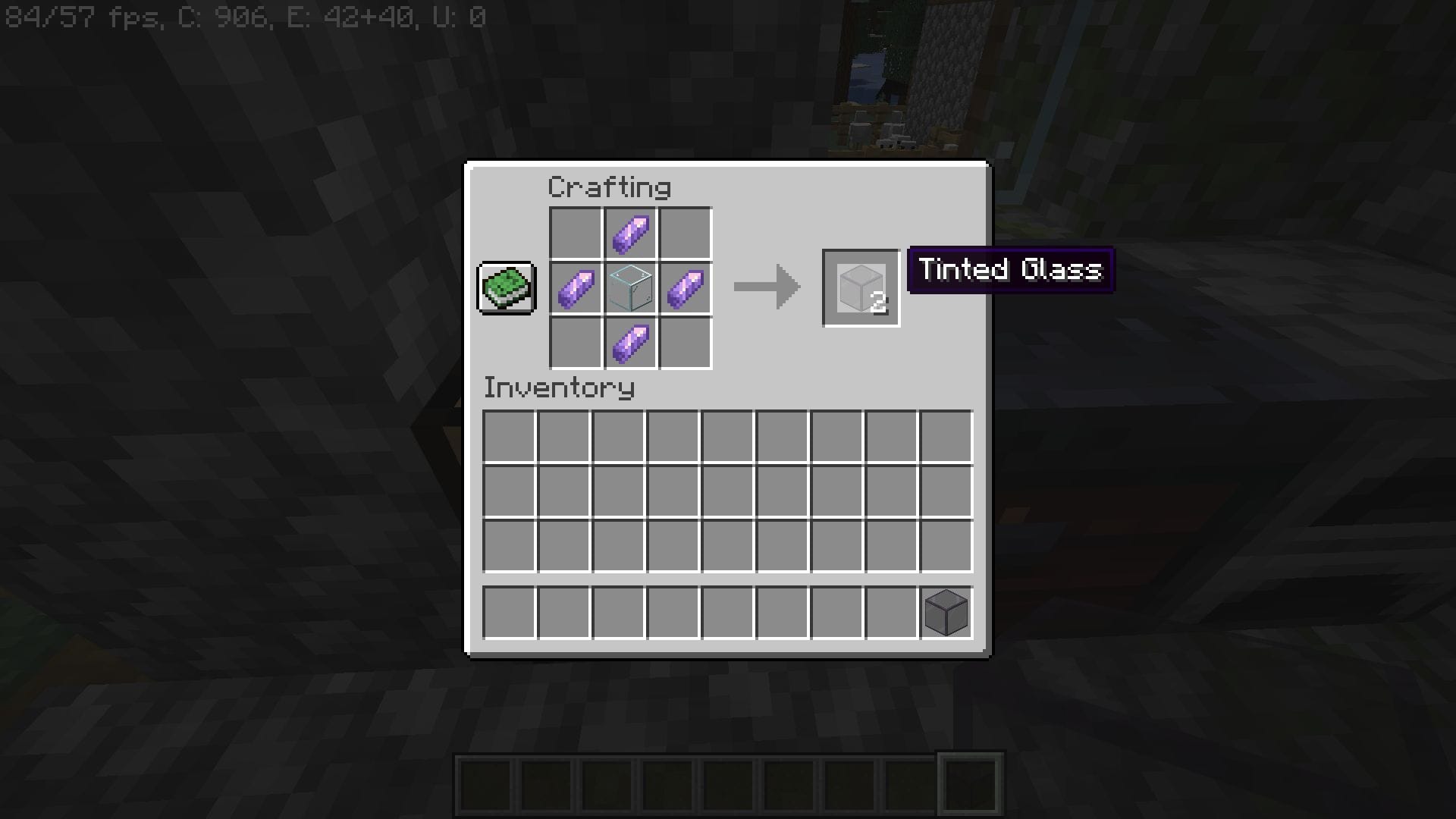Pick up the tinted glass block in inventory
This screenshot has width=1456, height=819.
pyautogui.click(x=946, y=612)
